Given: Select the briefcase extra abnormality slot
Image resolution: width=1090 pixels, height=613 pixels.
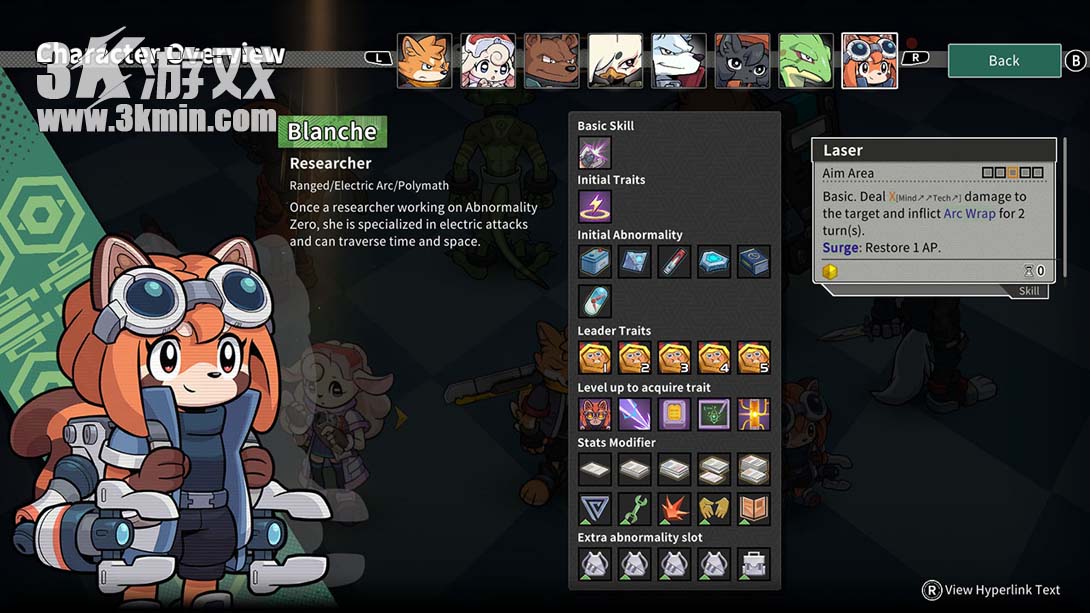Looking at the screenshot, I should pyautogui.click(x=753, y=564).
